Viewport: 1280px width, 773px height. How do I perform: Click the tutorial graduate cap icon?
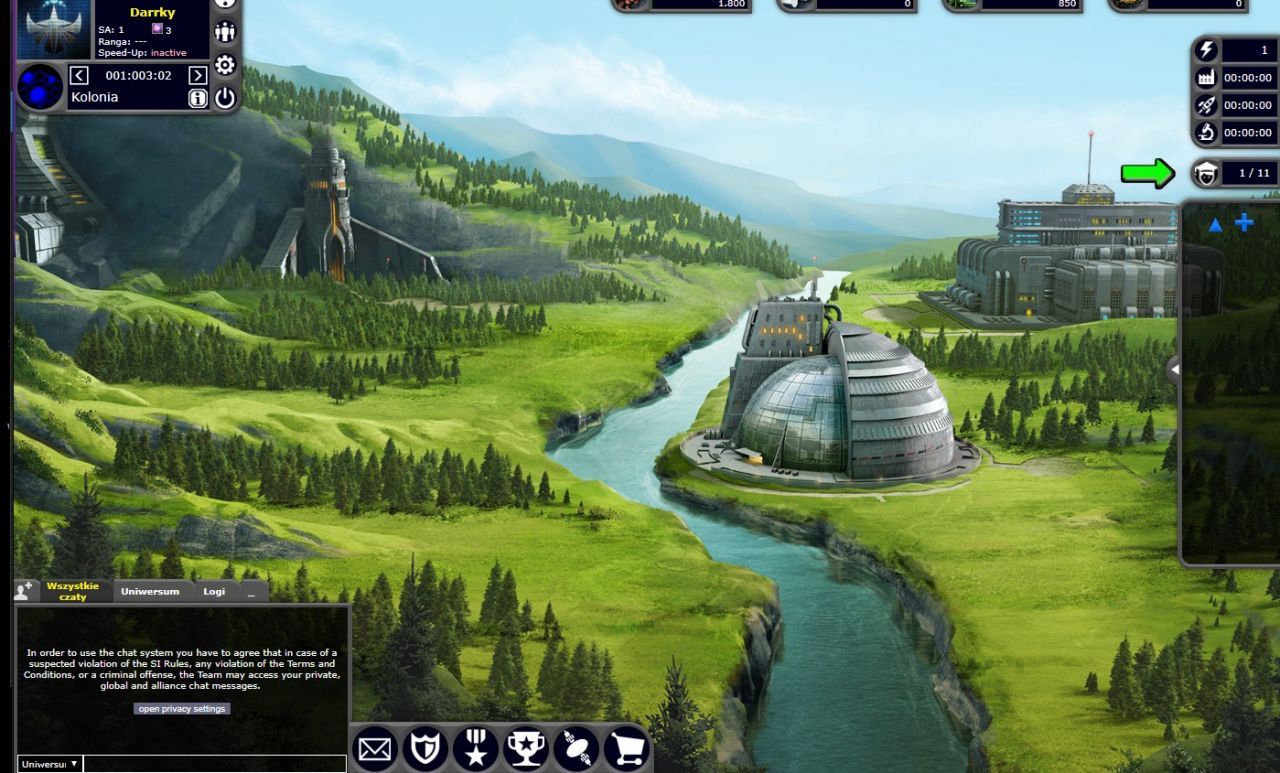pyautogui.click(x=1207, y=173)
